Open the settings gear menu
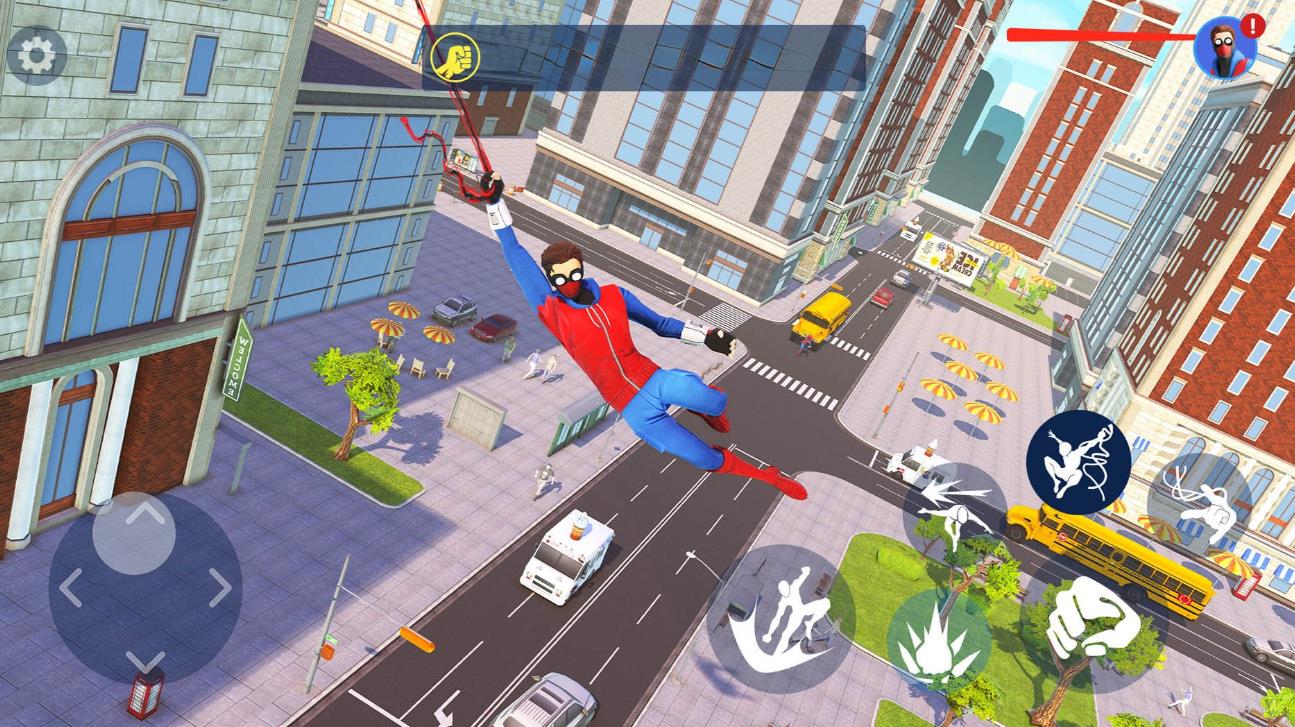 (37, 55)
